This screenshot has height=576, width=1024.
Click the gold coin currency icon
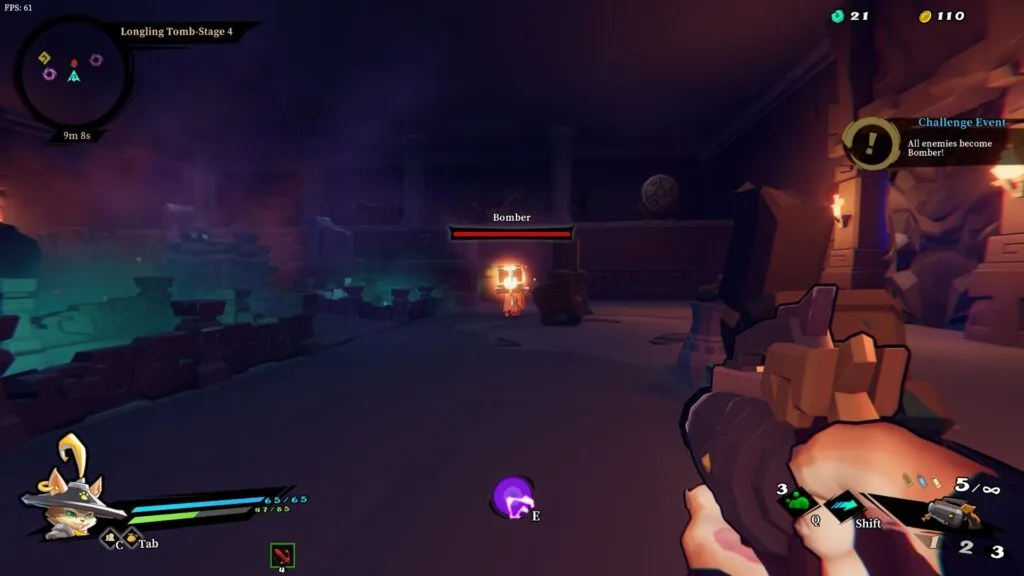tap(925, 16)
